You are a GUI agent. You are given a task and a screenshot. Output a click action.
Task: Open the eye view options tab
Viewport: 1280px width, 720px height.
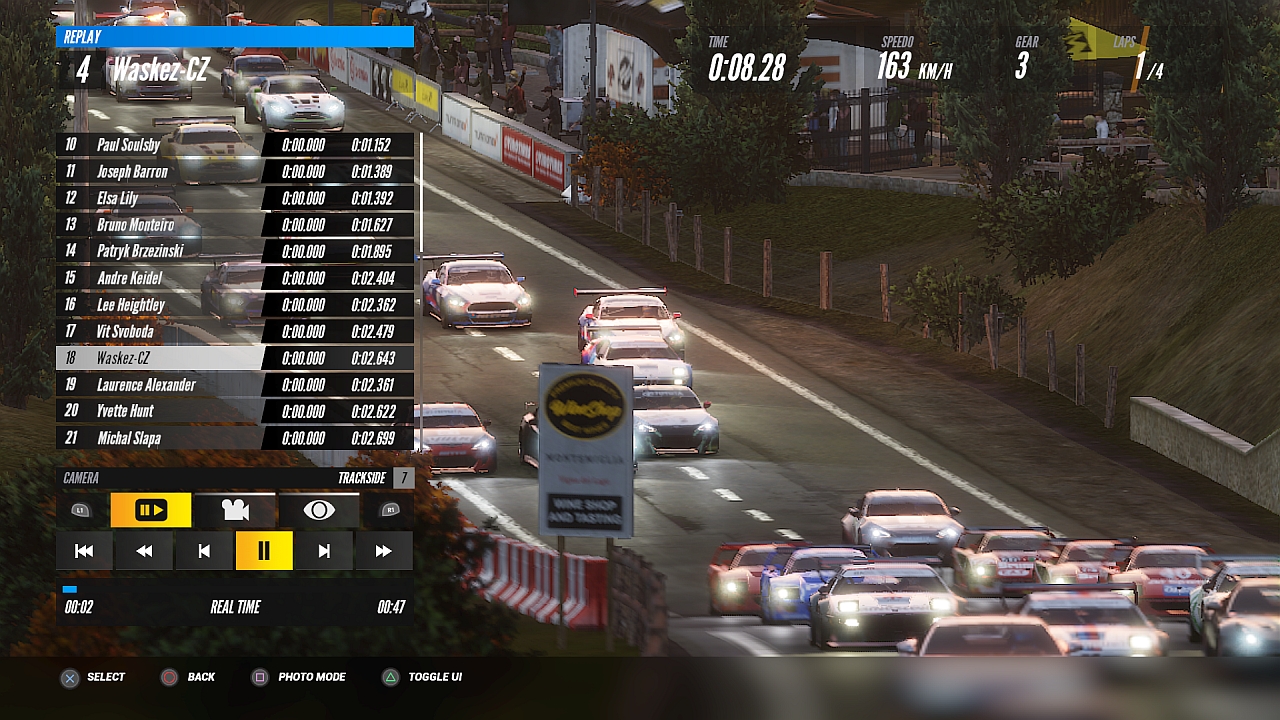point(319,510)
